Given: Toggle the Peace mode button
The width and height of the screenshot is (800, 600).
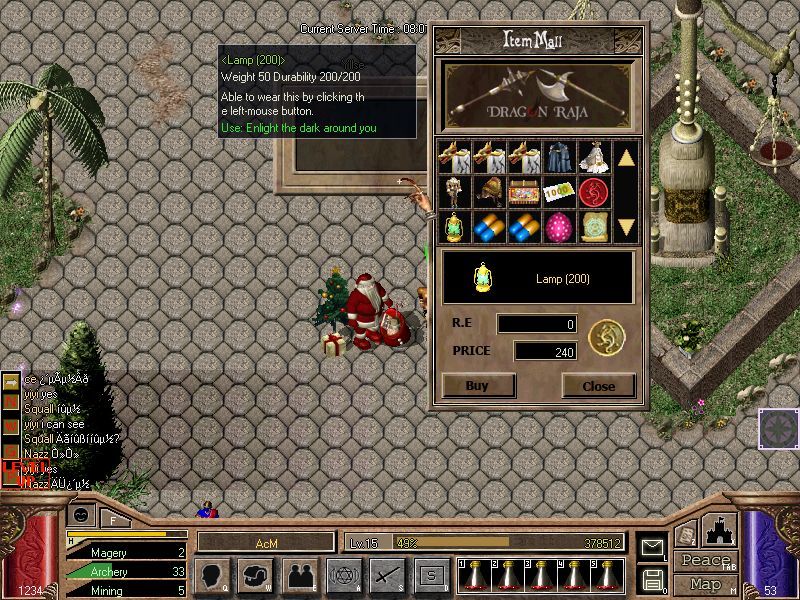Looking at the screenshot, I should [x=706, y=561].
